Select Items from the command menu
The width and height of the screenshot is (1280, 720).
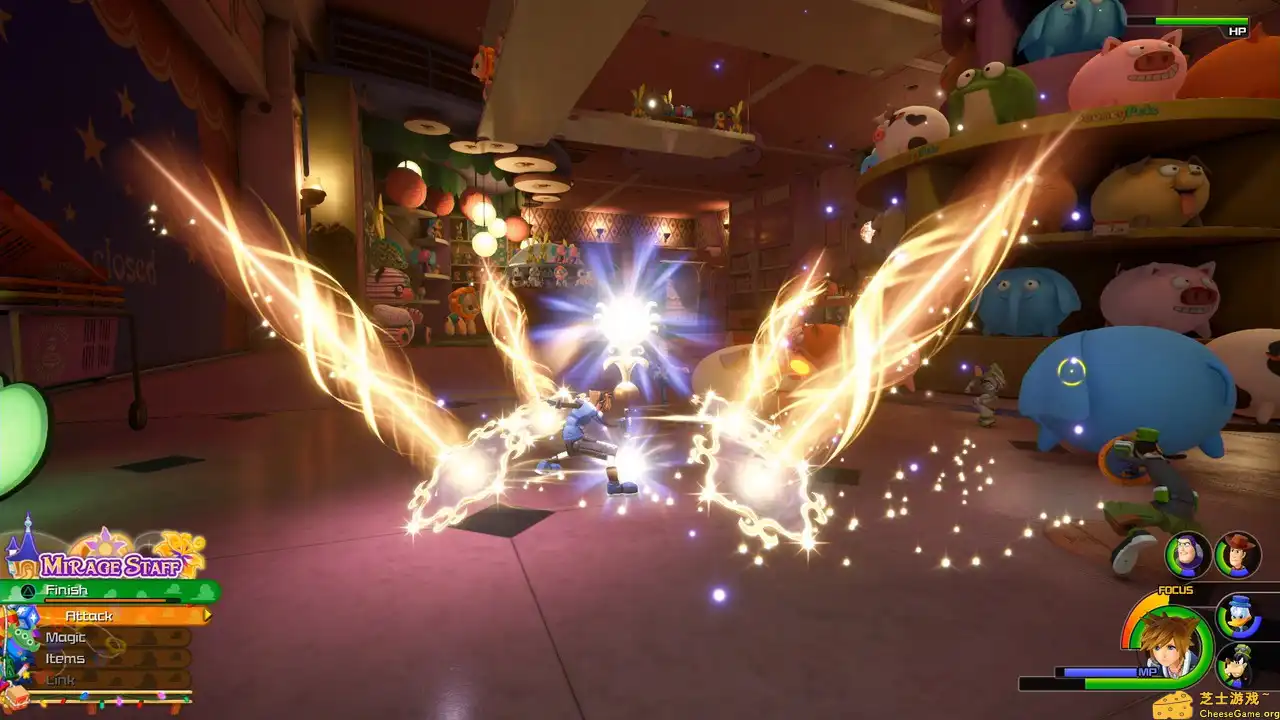(x=65, y=659)
